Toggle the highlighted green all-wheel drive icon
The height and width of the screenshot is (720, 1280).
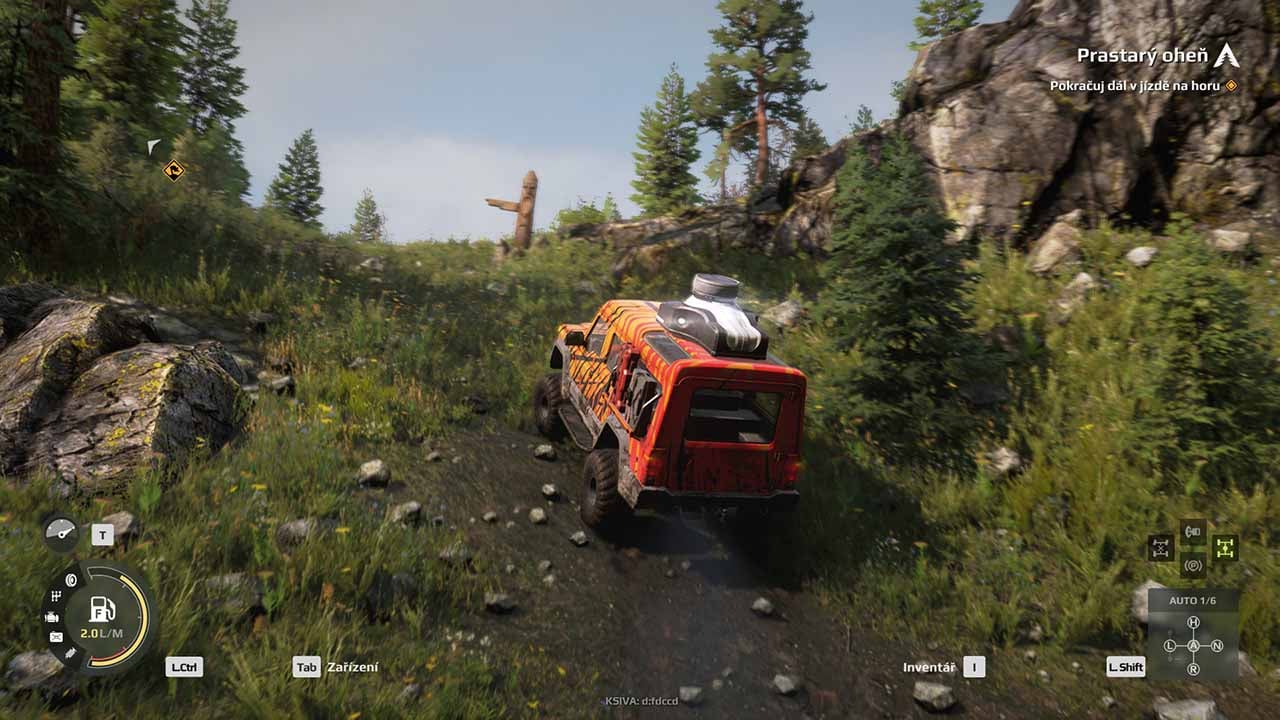point(1225,548)
